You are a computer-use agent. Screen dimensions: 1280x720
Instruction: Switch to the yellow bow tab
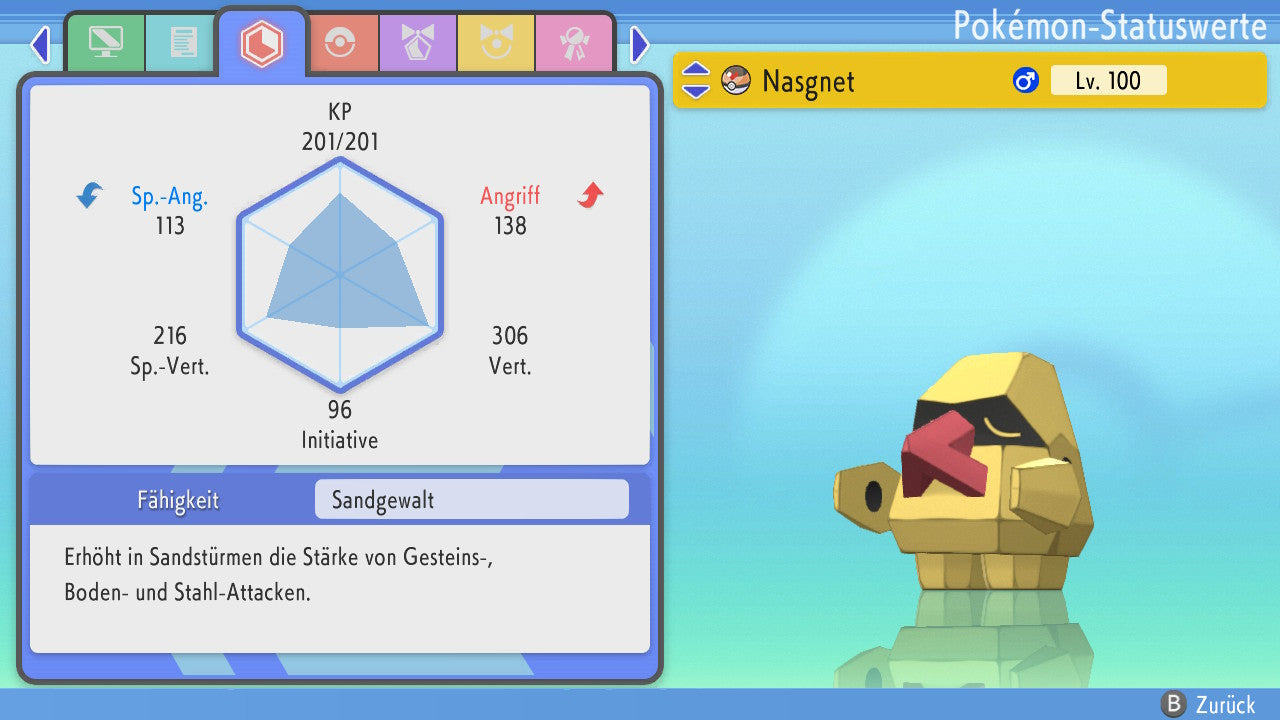pyautogui.click(x=496, y=43)
